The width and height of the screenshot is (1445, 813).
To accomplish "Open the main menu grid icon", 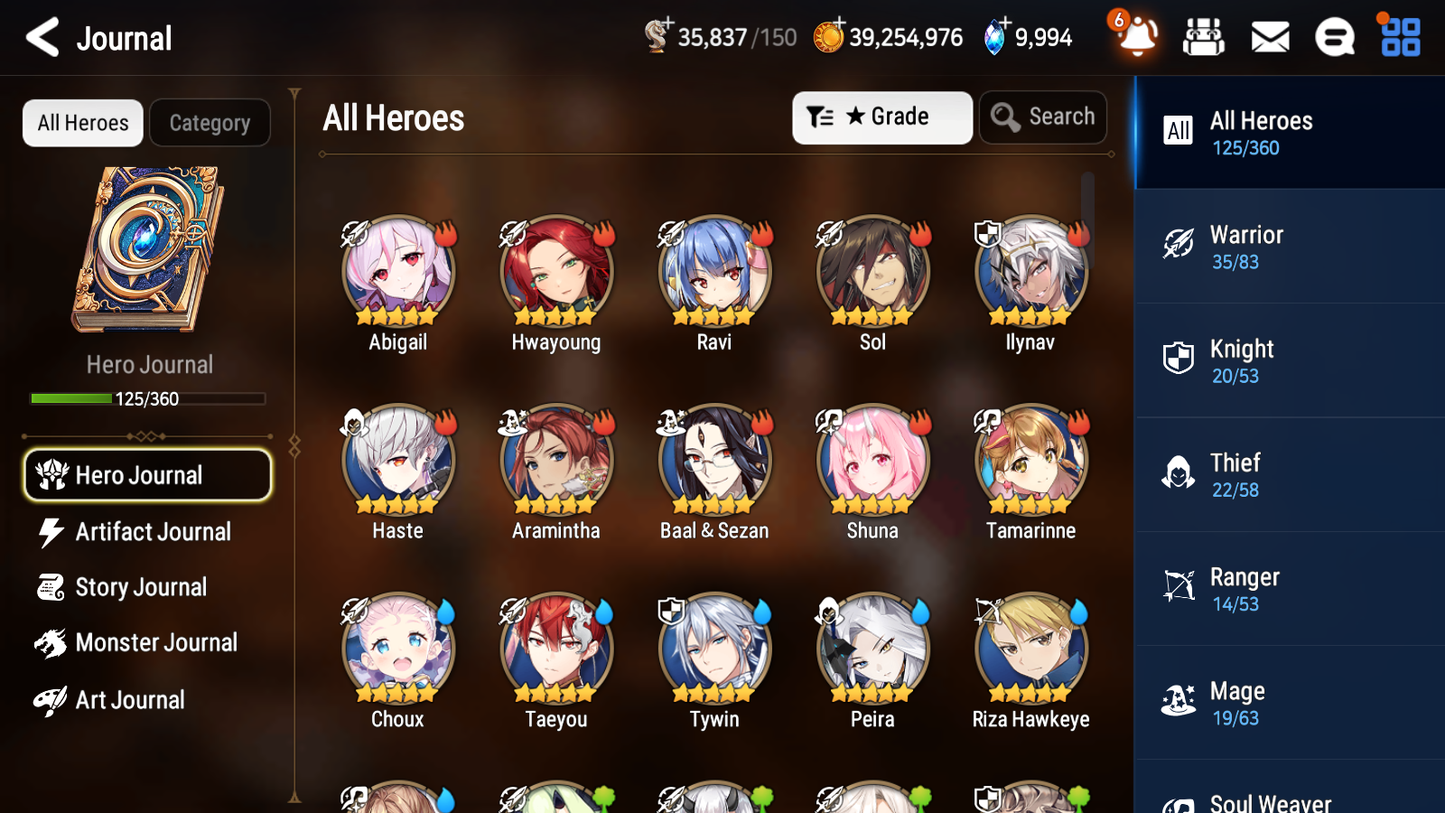I will [x=1399, y=36].
